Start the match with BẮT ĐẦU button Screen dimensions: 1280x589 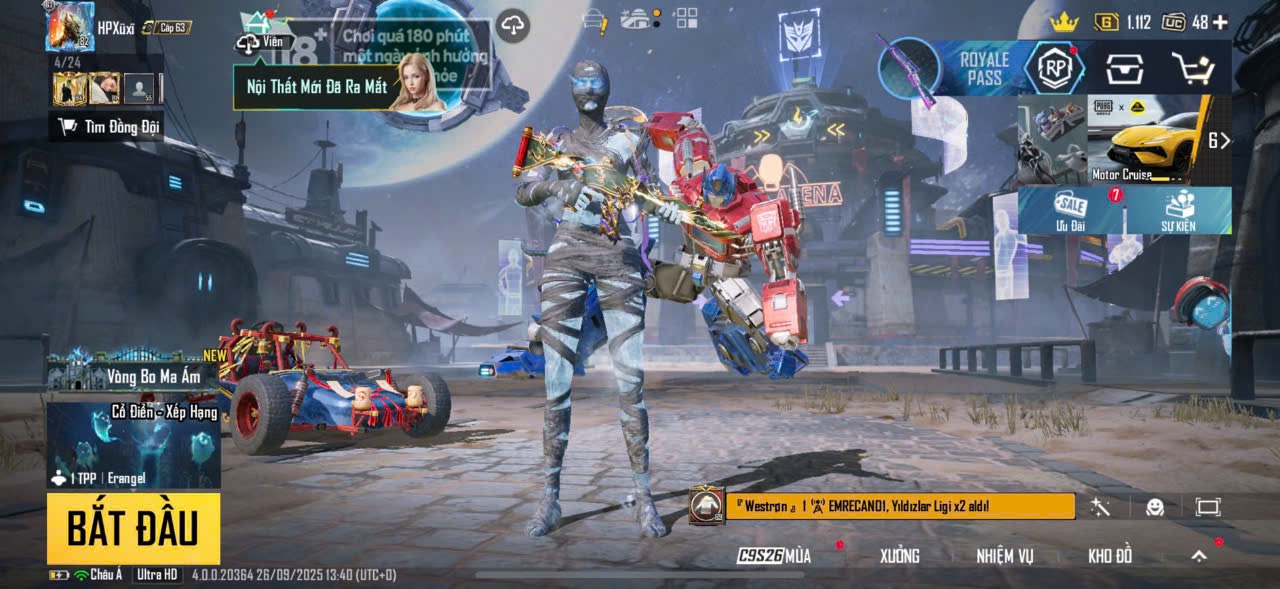pyautogui.click(x=133, y=528)
